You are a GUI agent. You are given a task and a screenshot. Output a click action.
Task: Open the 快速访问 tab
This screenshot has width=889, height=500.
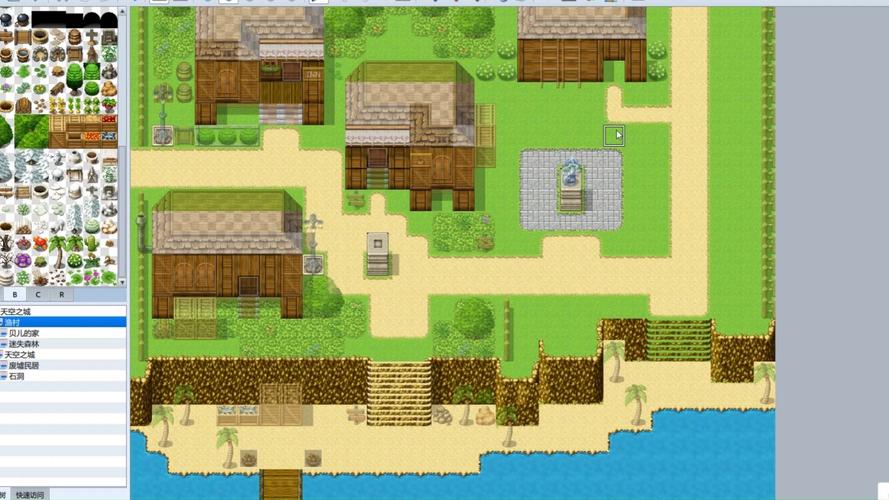[x=30, y=495]
